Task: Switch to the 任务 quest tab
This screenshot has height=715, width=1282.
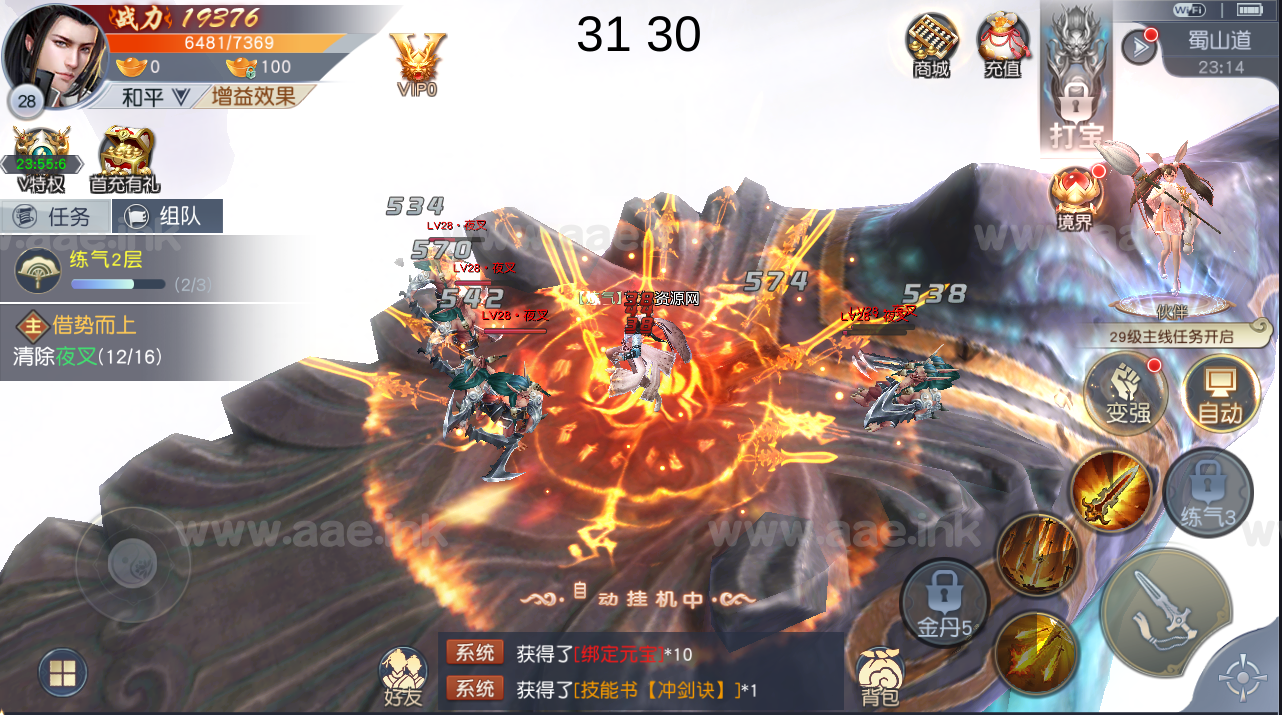Action: point(54,216)
